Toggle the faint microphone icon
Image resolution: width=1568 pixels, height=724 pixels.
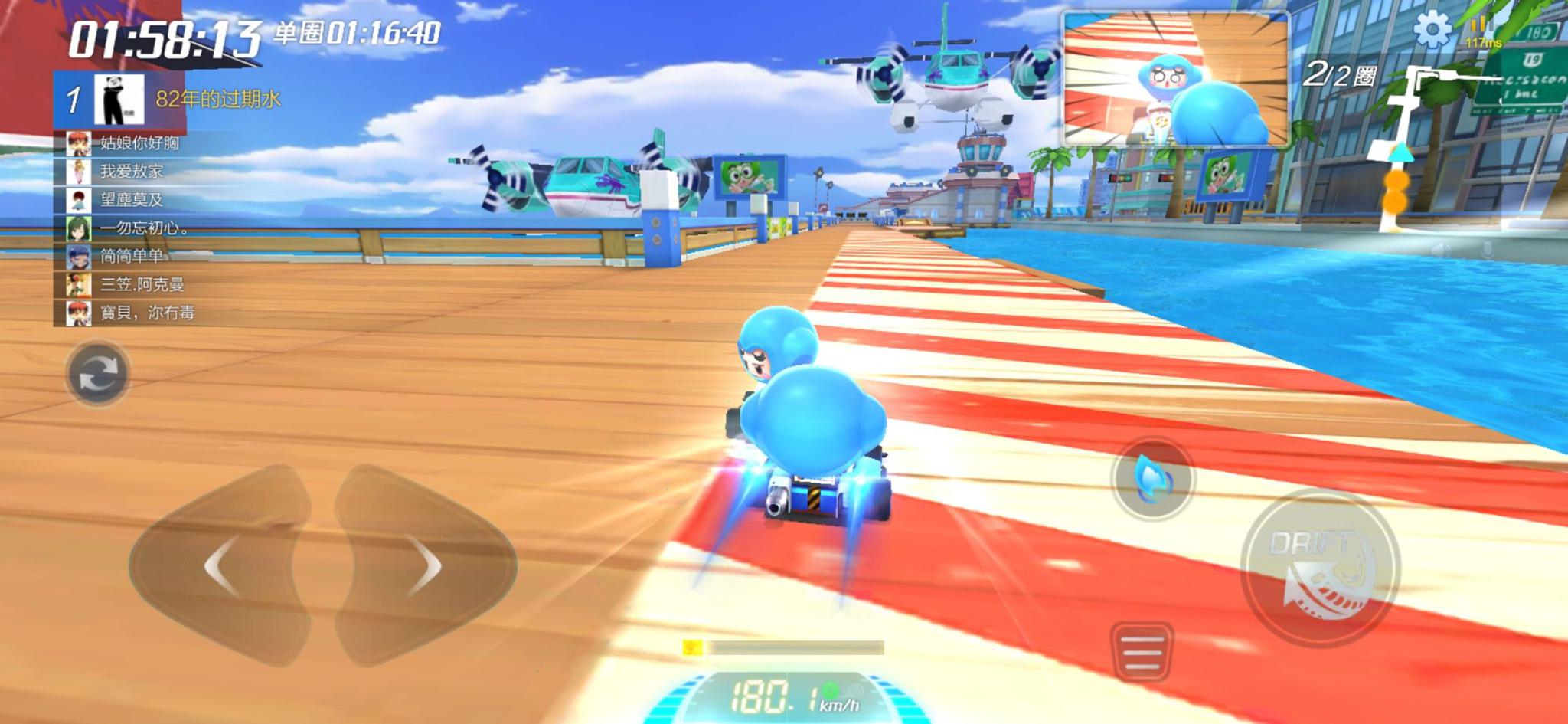coord(1486,250)
